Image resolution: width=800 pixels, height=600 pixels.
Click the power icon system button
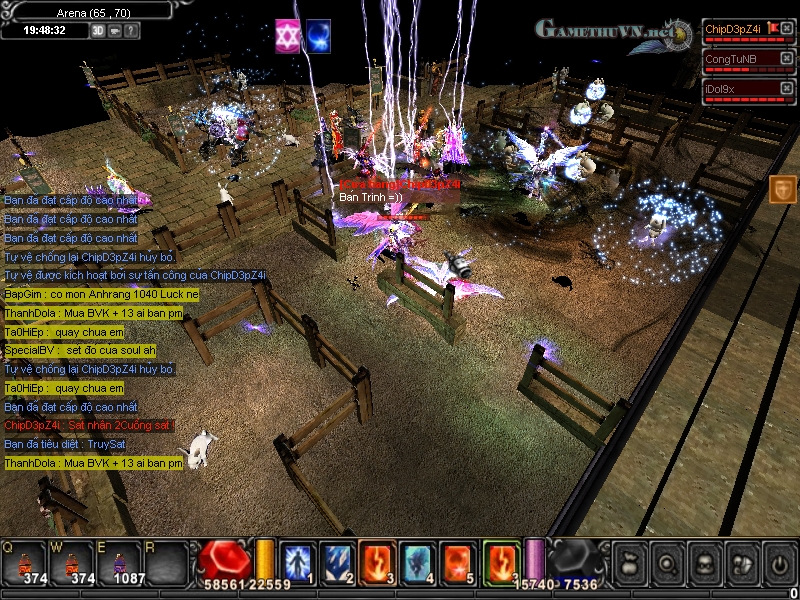[778, 563]
